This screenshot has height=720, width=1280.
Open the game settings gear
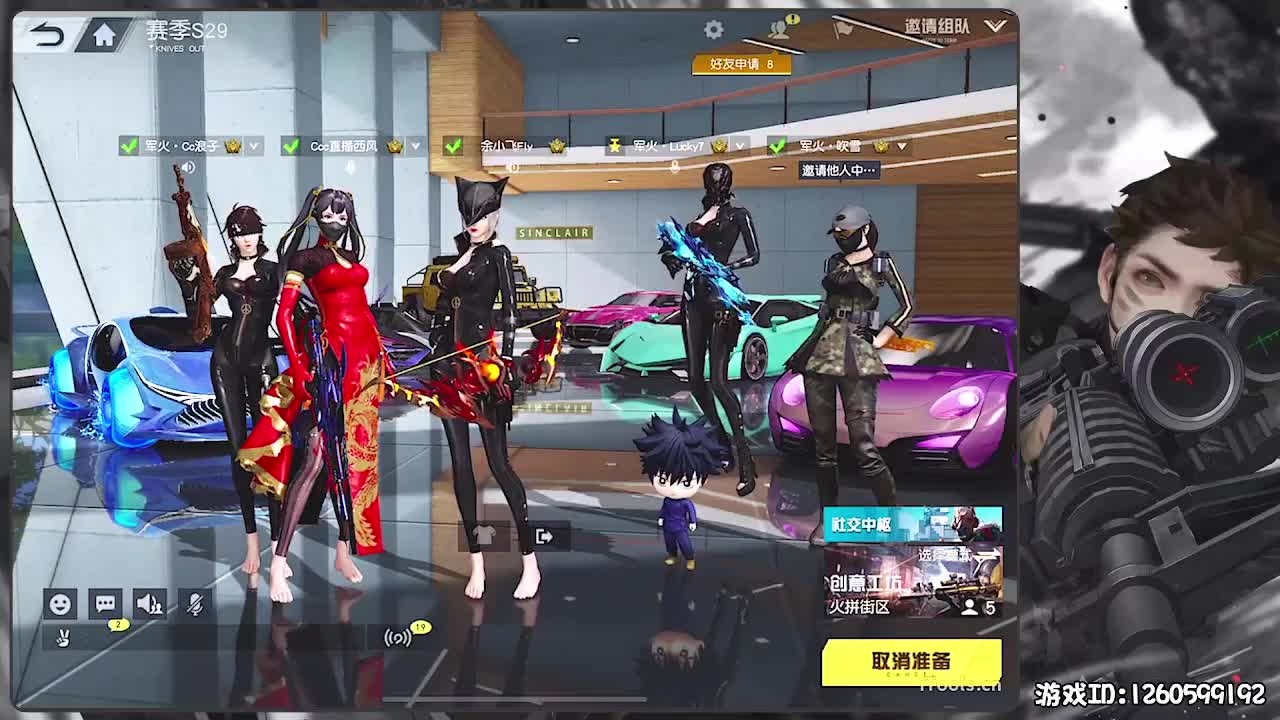click(x=713, y=30)
